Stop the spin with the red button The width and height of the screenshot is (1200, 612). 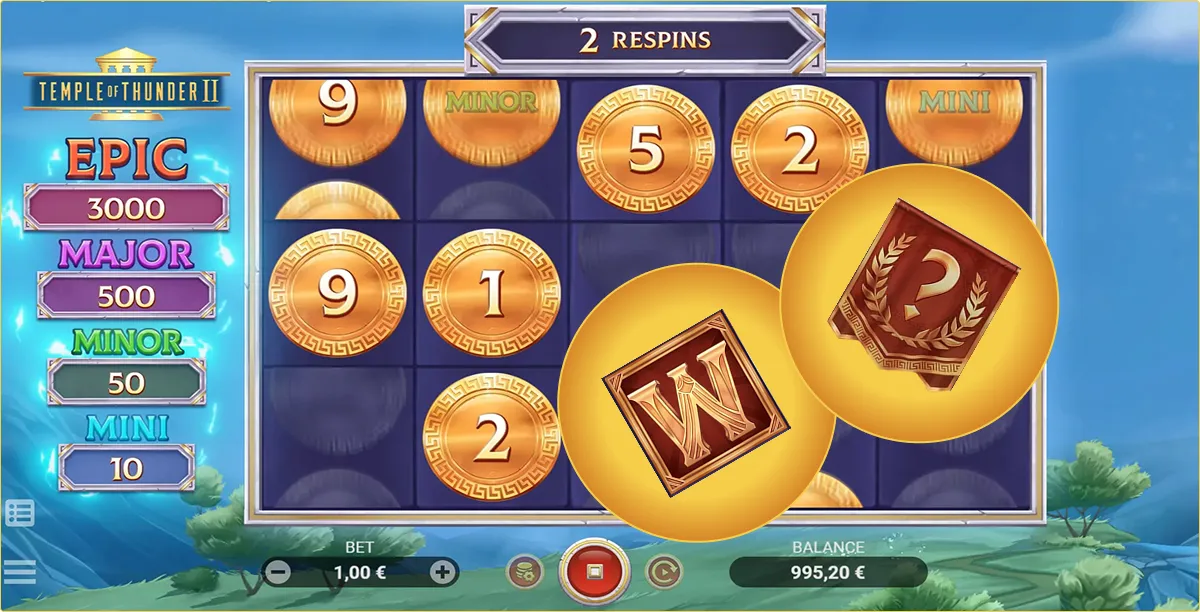(593, 573)
